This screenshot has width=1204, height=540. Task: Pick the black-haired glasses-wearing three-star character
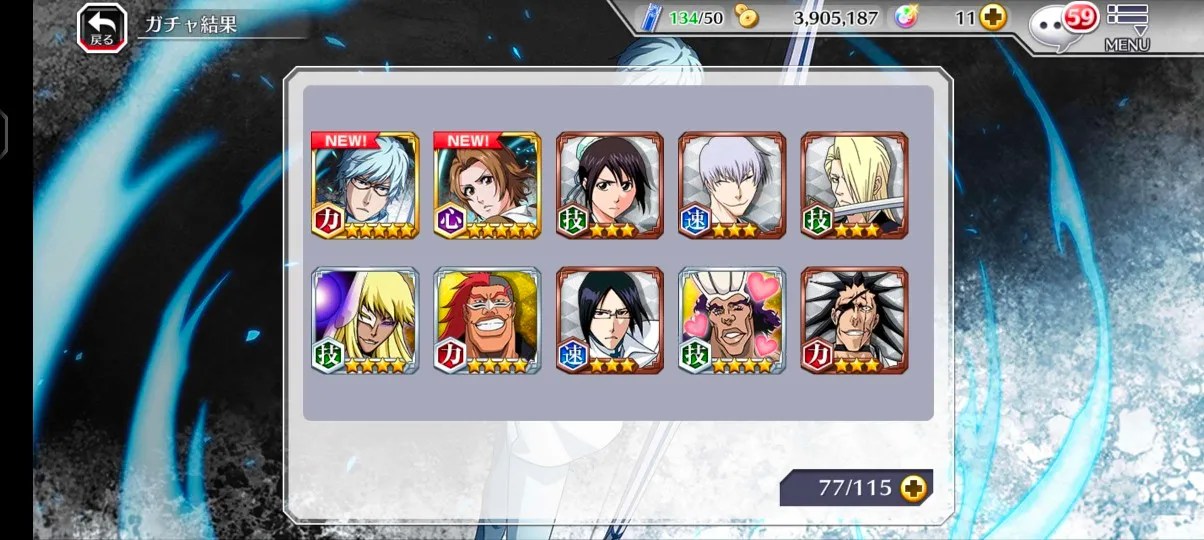coord(610,320)
